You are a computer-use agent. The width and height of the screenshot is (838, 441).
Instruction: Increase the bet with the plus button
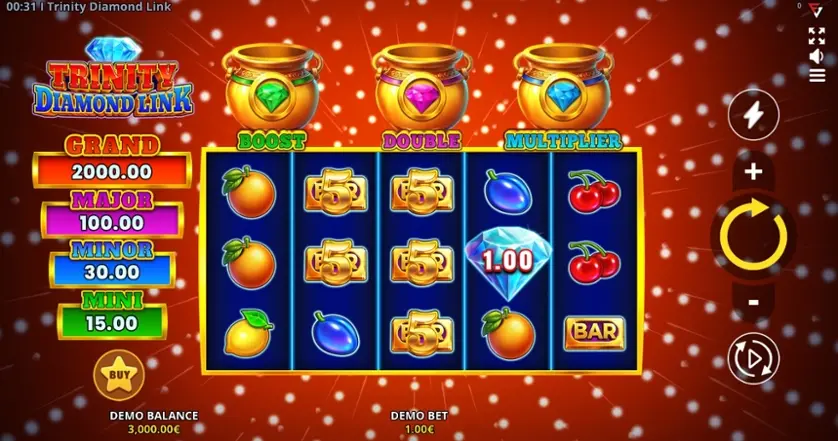753,172
